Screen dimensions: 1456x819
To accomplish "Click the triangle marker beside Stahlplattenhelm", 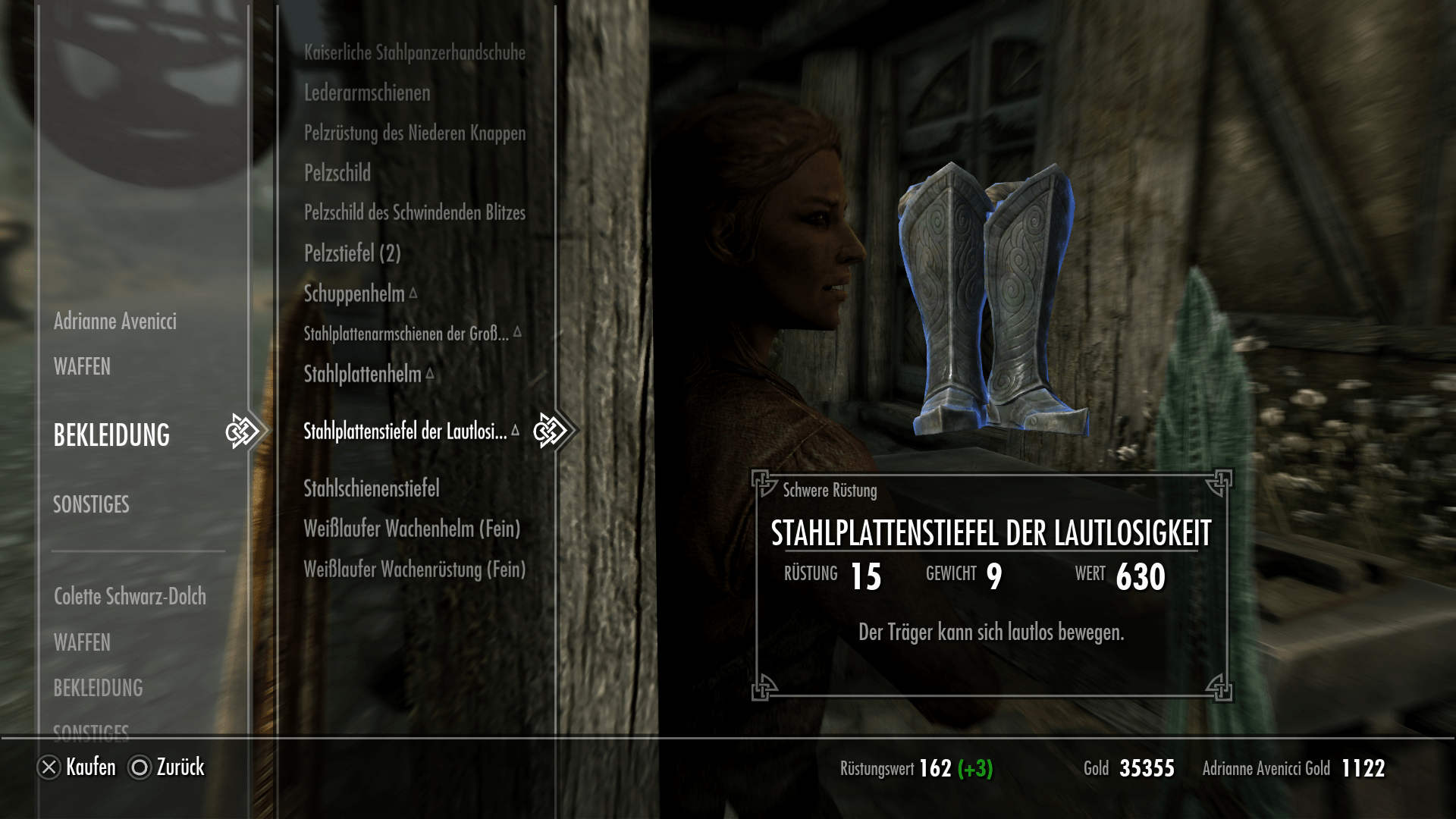I will (x=429, y=373).
